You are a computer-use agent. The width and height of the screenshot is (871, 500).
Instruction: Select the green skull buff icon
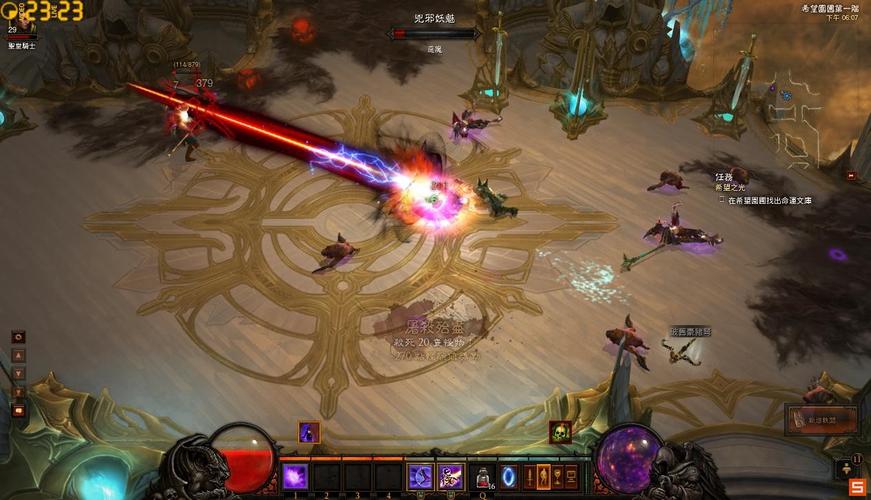pos(560,432)
